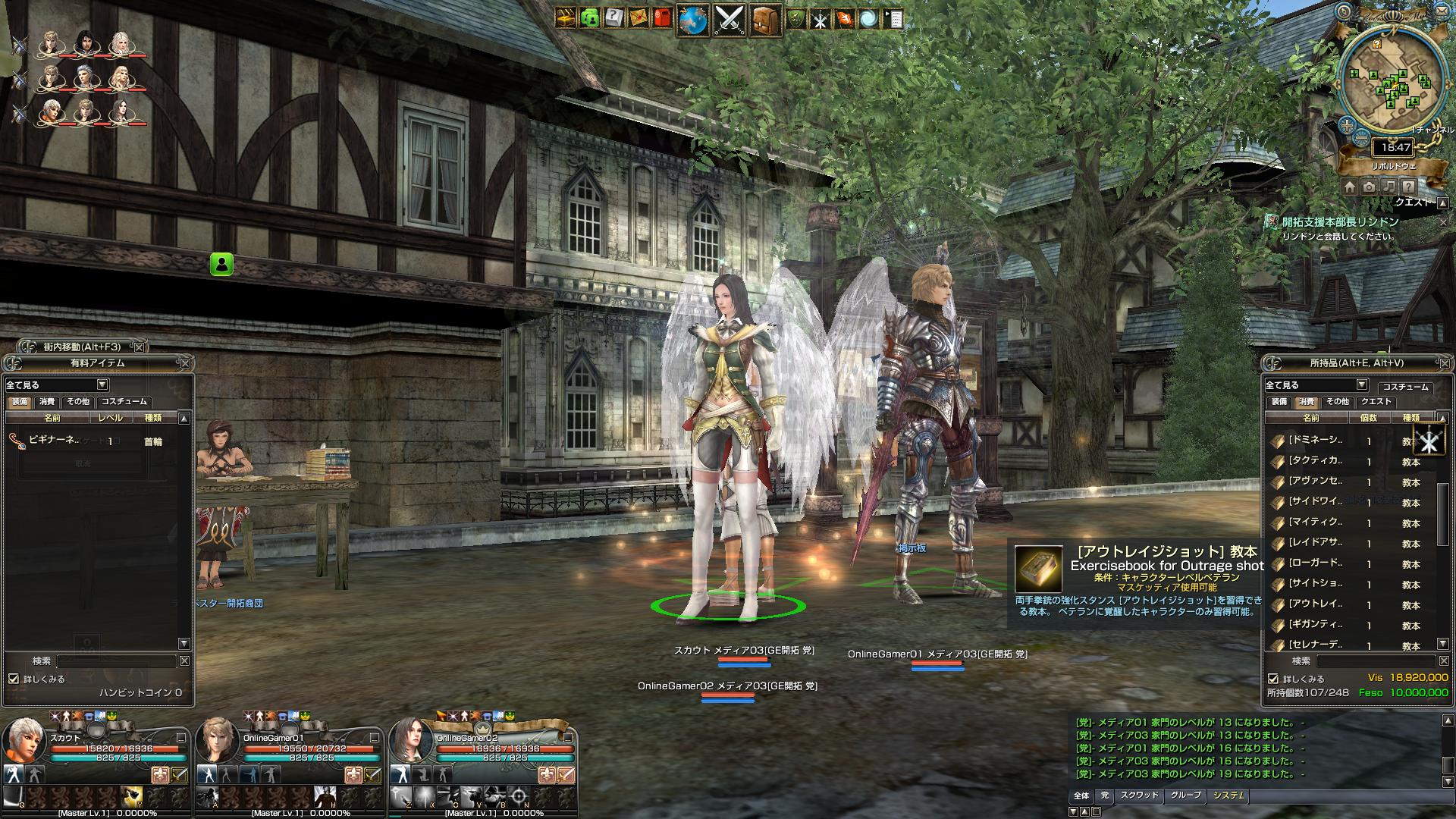Toggle the music note button
Viewport: 1456px width, 819px height.
1389,187
